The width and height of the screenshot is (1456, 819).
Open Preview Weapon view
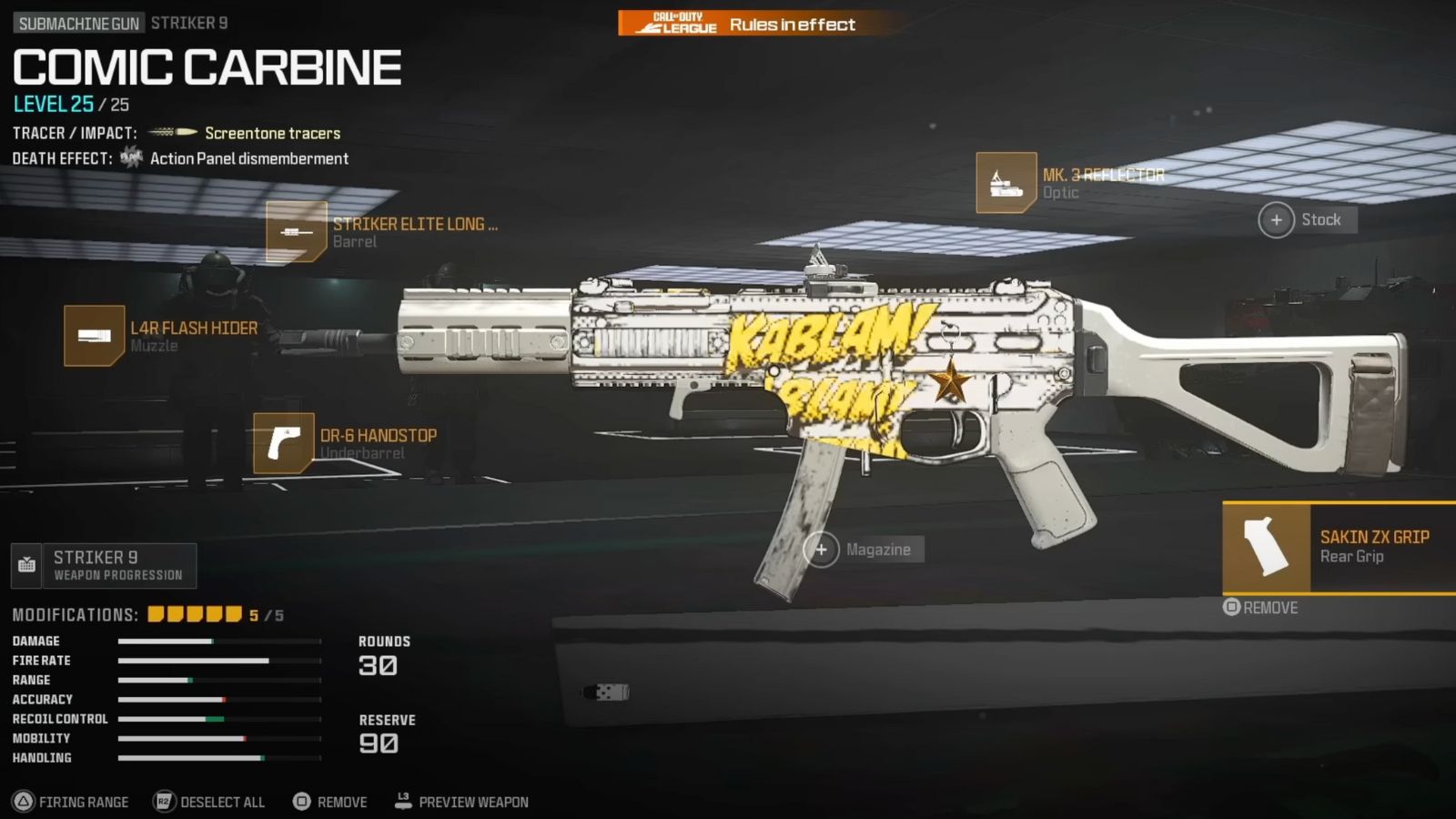click(x=461, y=802)
